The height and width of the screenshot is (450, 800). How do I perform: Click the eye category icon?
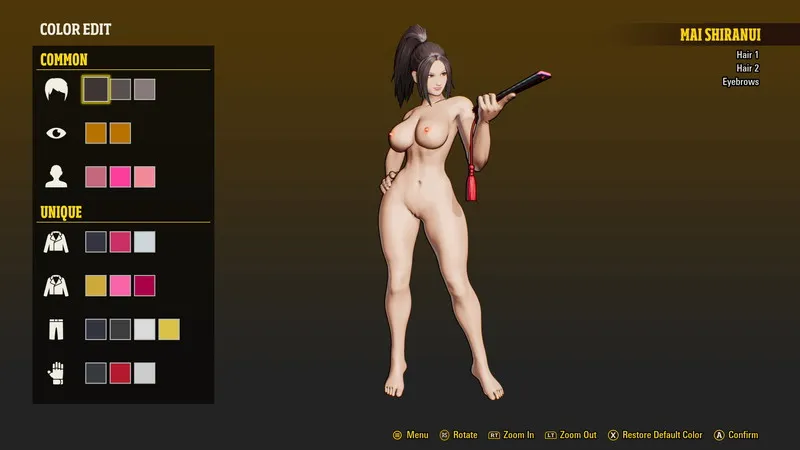tap(56, 133)
